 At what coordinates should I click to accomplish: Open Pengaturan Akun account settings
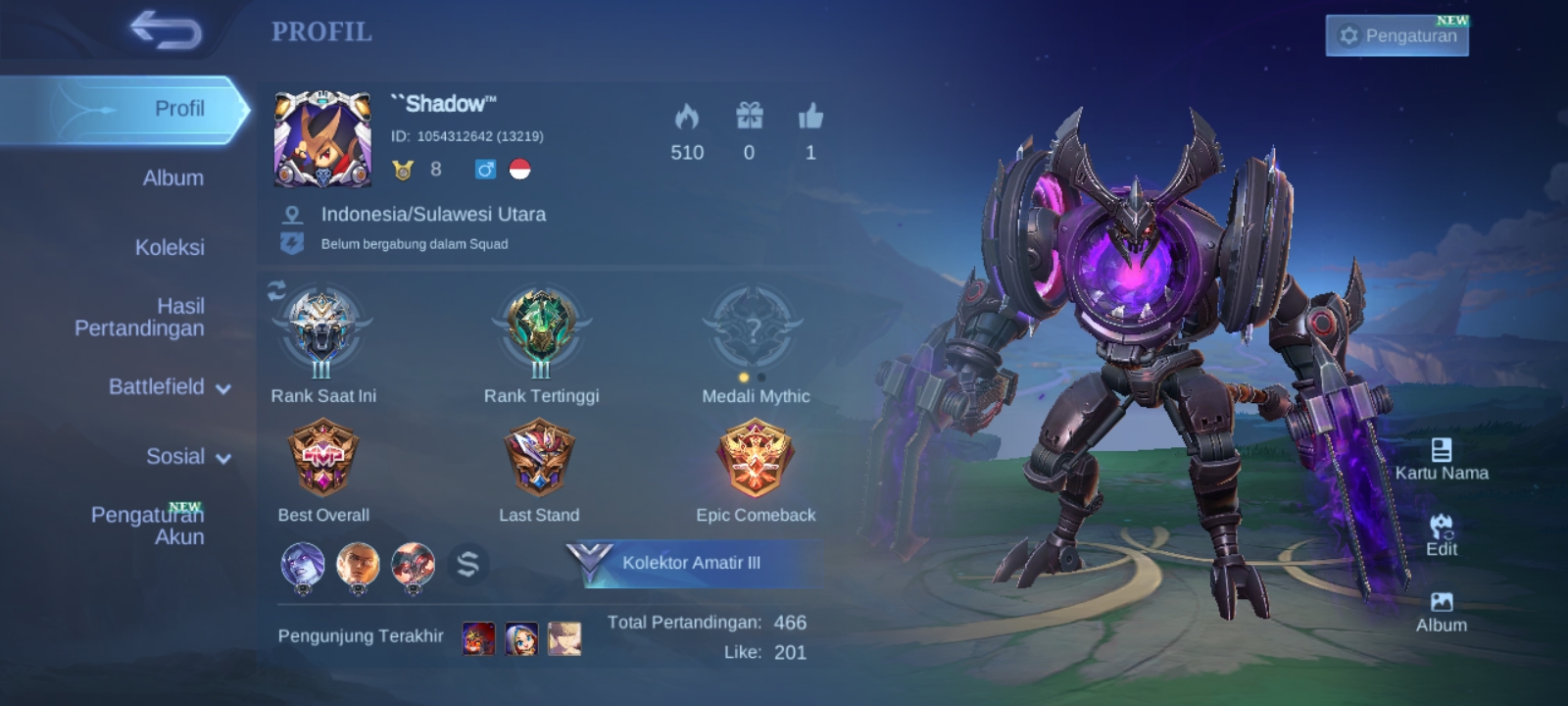point(148,526)
